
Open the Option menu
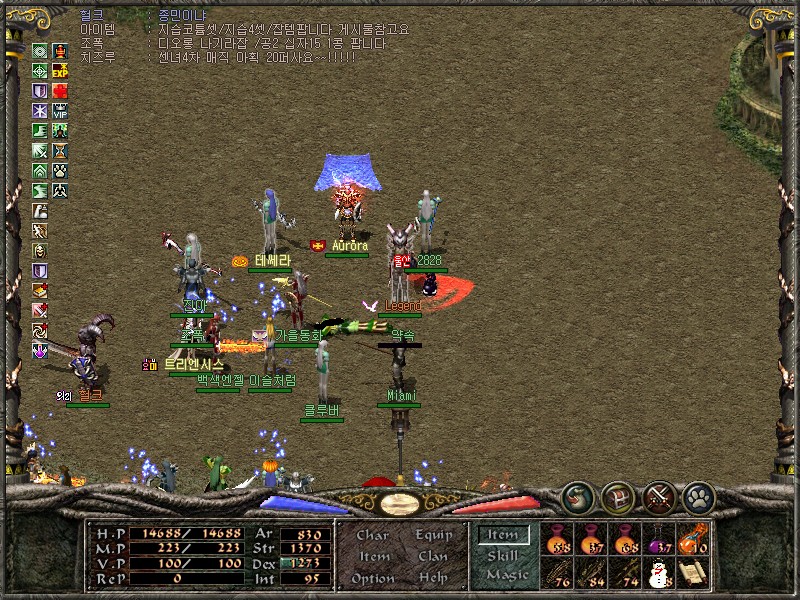point(373,578)
